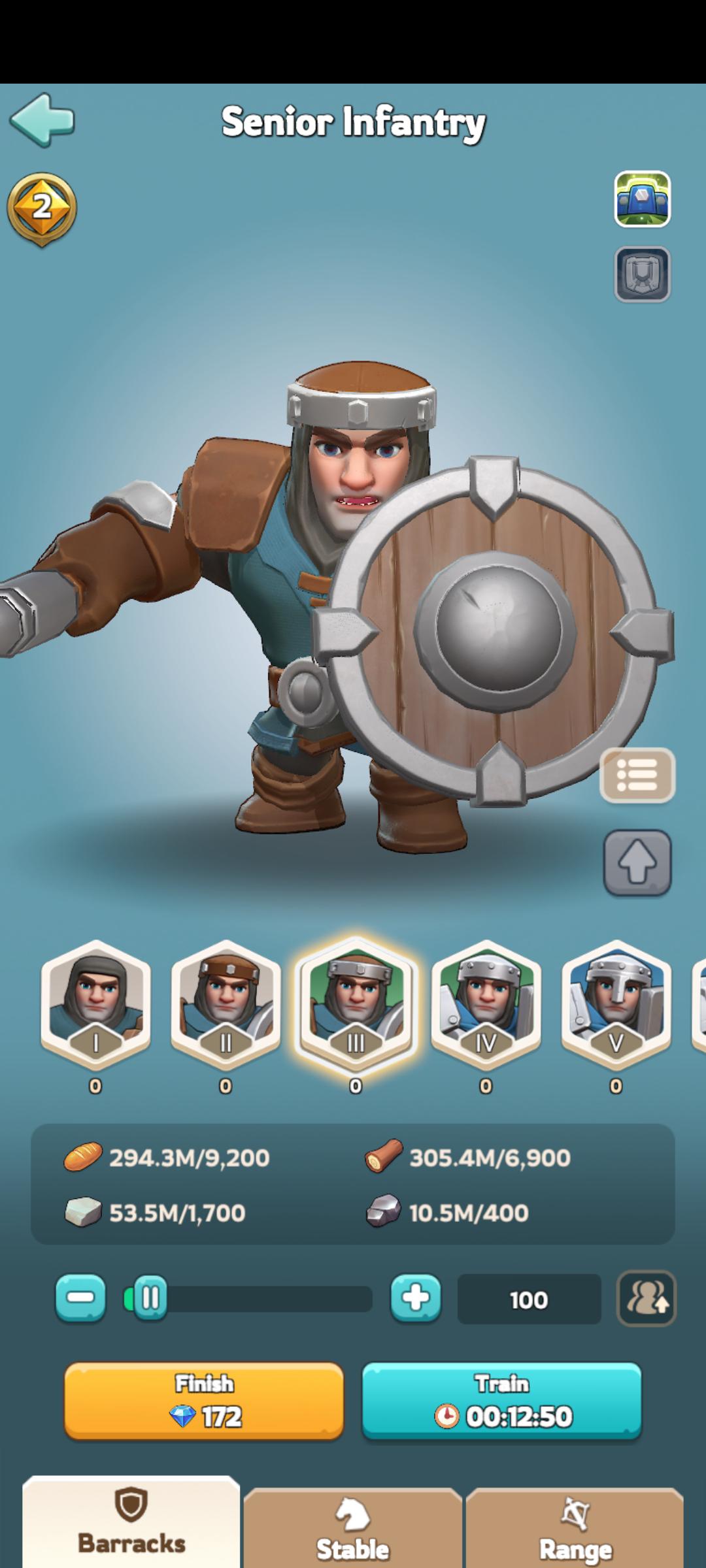Open the blue tank icon button
The width and height of the screenshot is (706, 1568).
(642, 199)
